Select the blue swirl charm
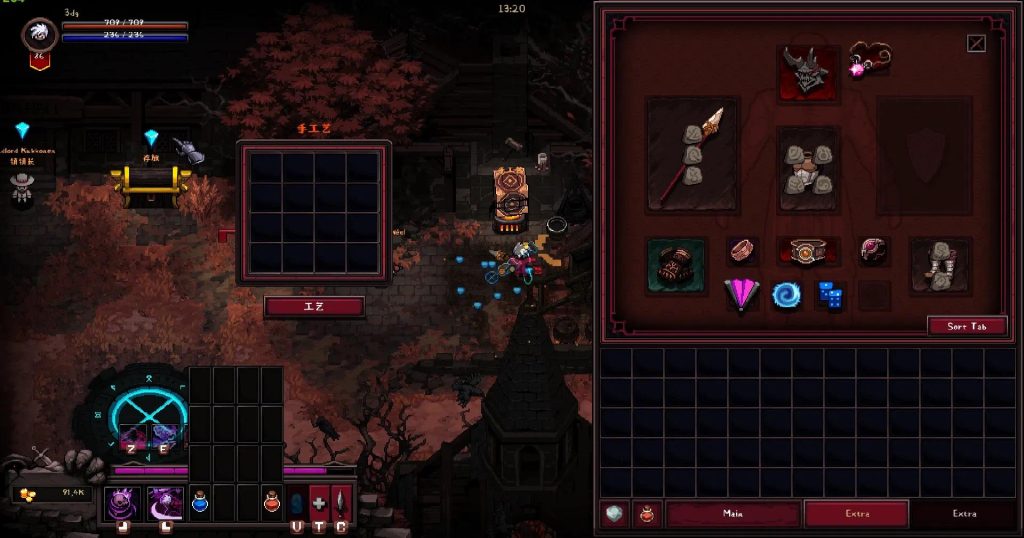The width and height of the screenshot is (1024, 538). [785, 295]
